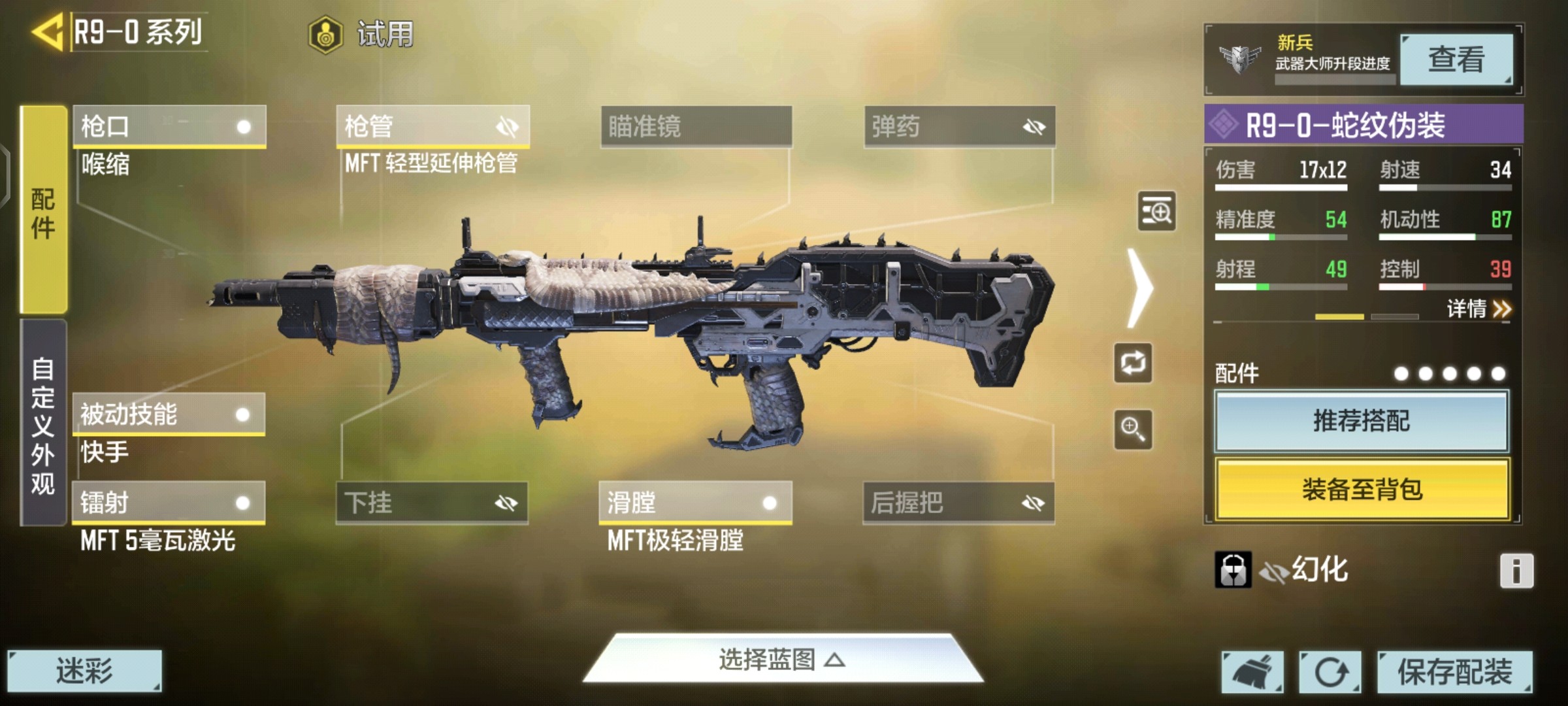Show 详情 weapon stat details
This screenshot has width=1568, height=706.
pos(1478,309)
